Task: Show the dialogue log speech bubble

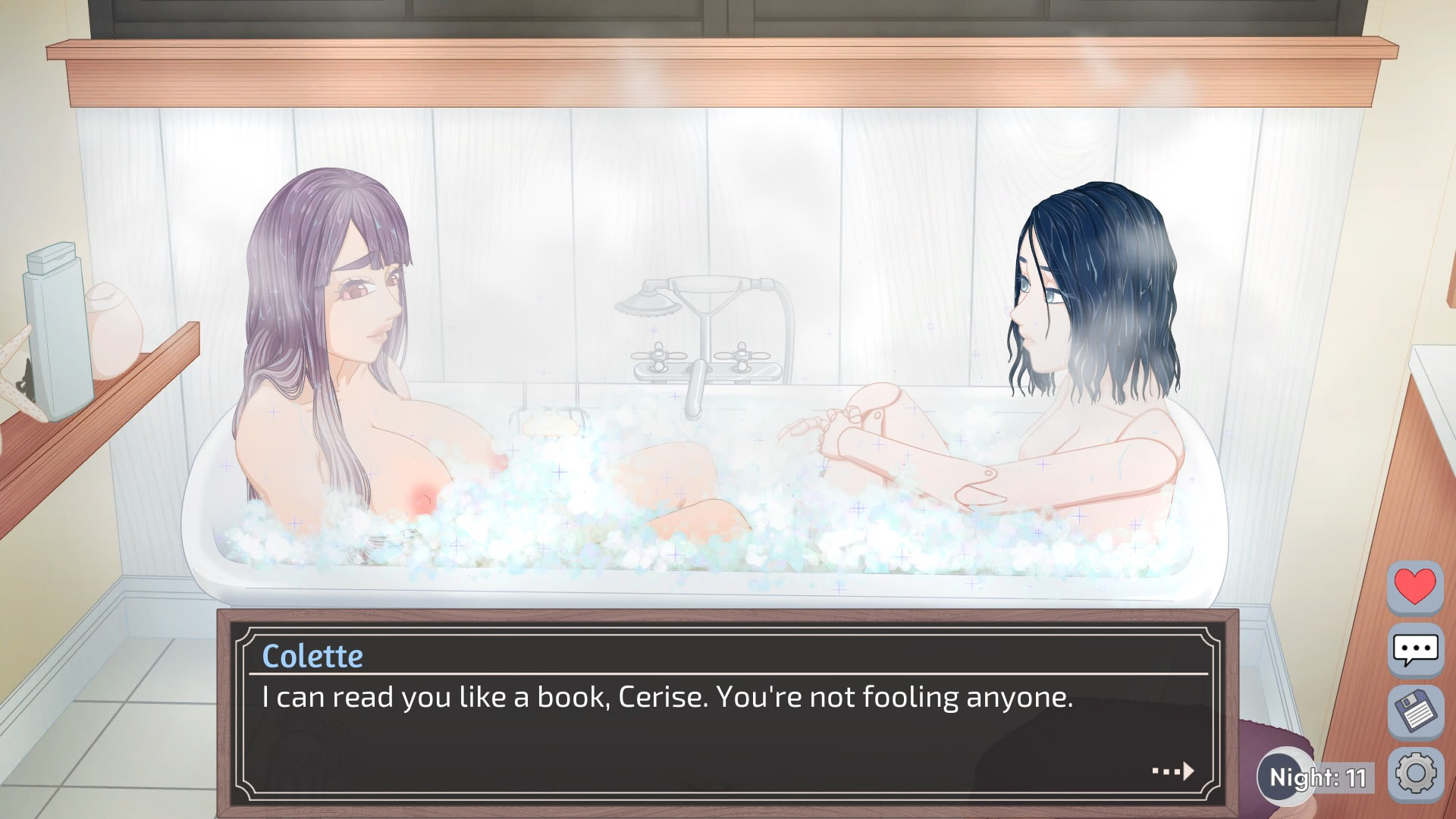Action: (1415, 649)
